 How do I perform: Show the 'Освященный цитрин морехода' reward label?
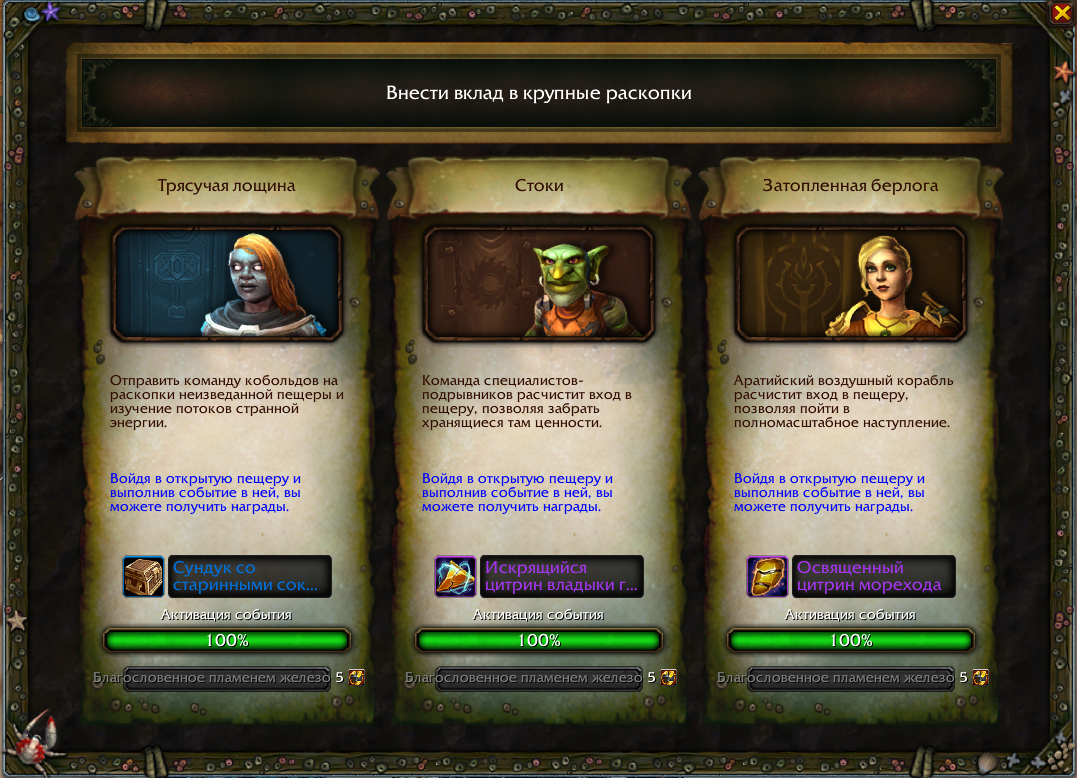click(874, 577)
